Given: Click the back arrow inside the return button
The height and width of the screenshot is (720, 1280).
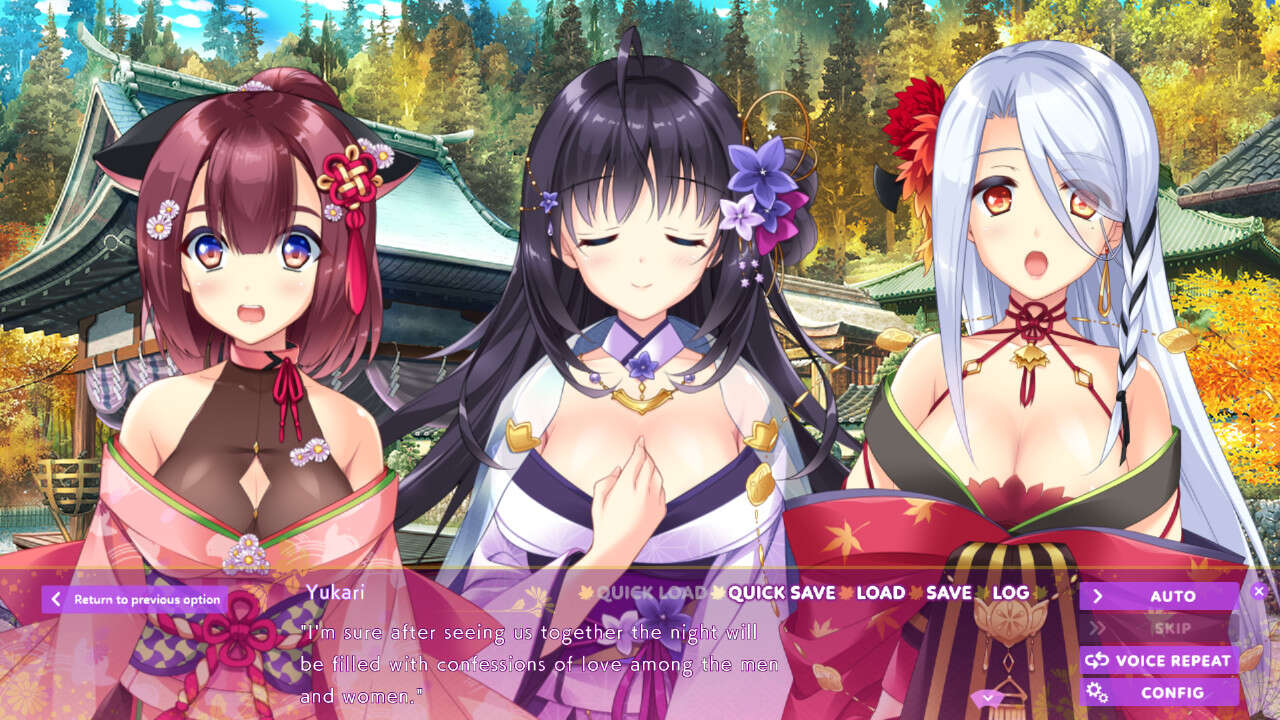Looking at the screenshot, I should point(54,597).
